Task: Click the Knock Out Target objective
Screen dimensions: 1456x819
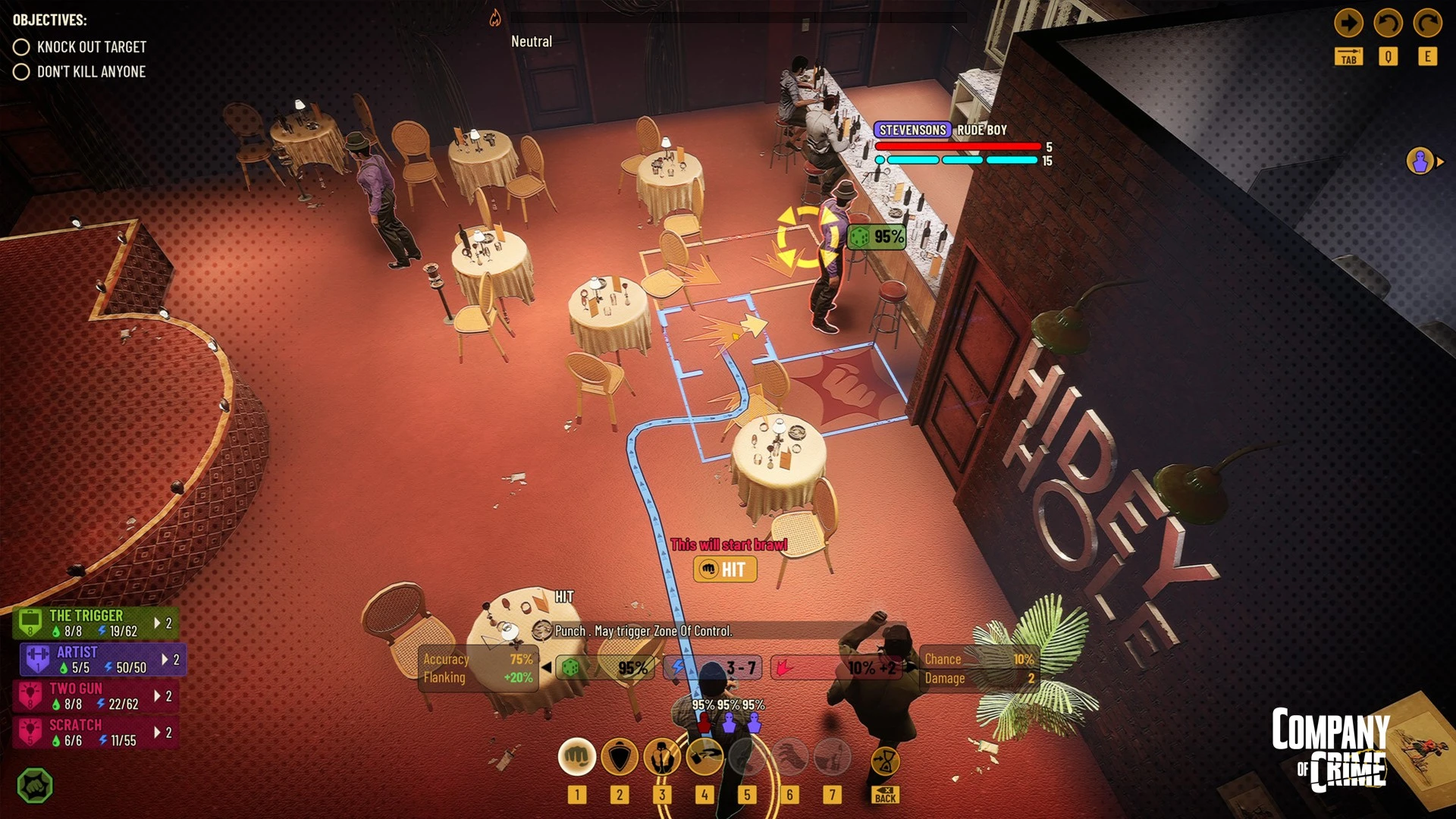Action: [x=91, y=47]
